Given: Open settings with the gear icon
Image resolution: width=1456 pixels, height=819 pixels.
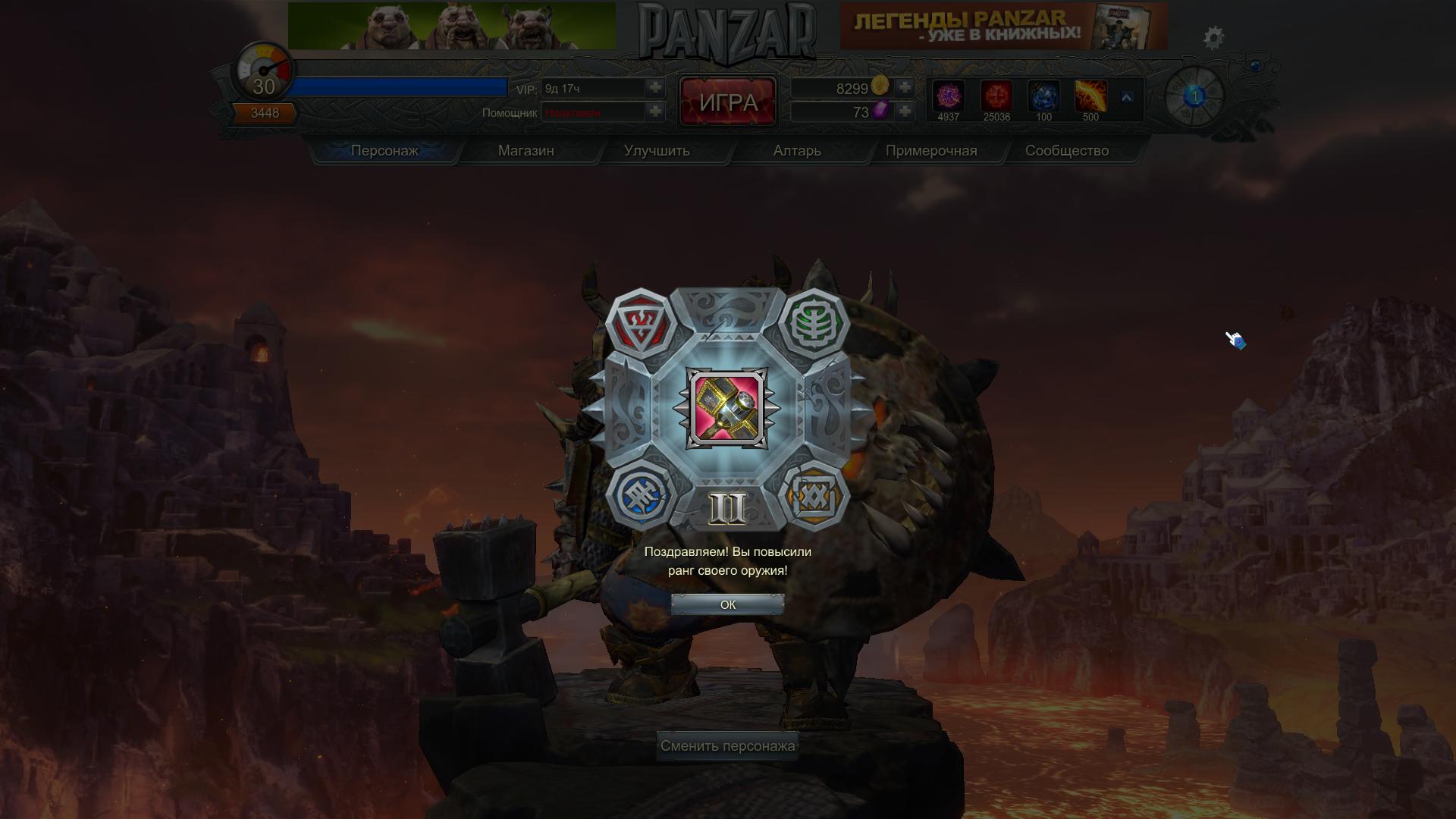Looking at the screenshot, I should [1213, 38].
